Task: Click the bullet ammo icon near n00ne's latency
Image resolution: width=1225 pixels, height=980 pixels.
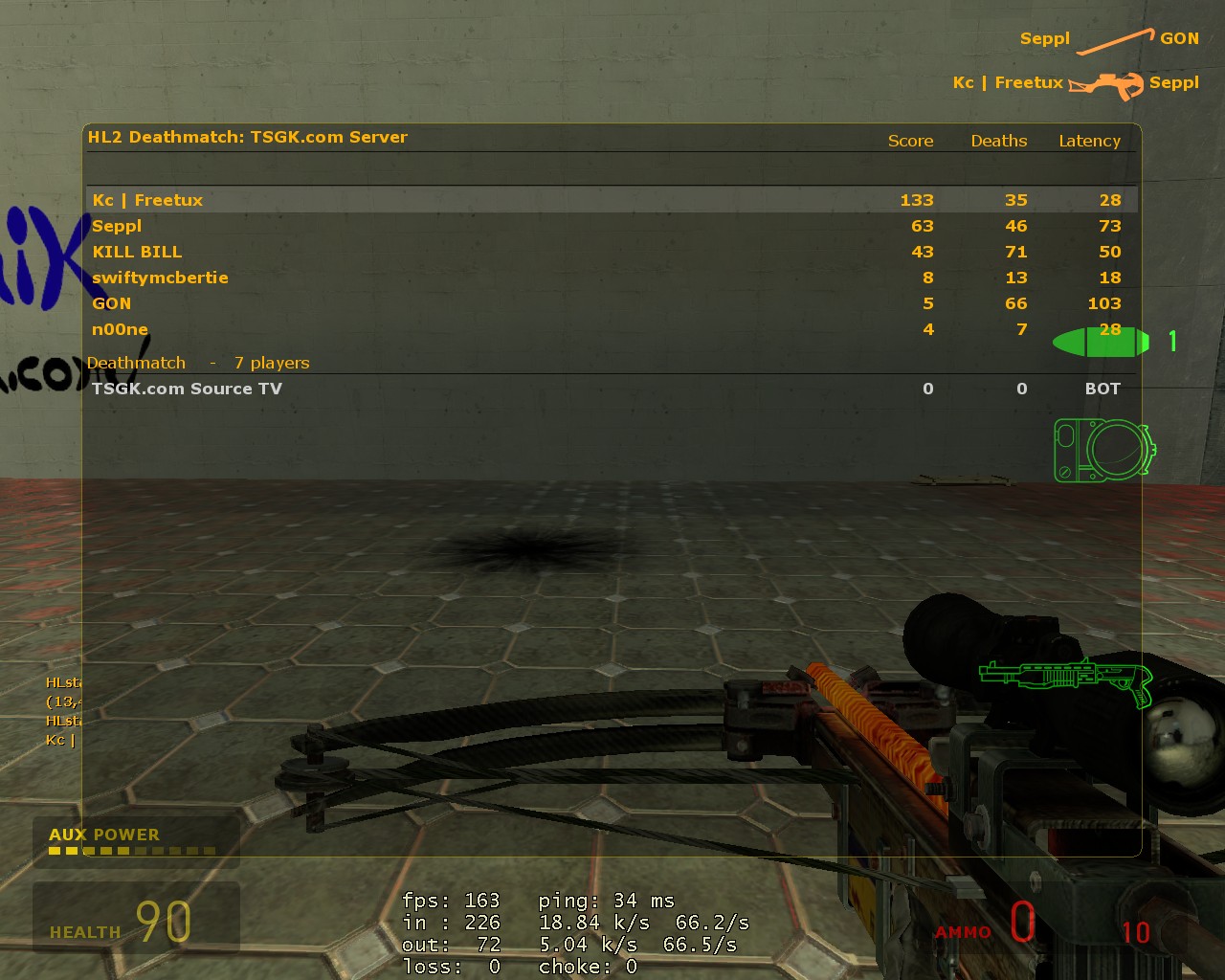Action: click(x=1099, y=340)
